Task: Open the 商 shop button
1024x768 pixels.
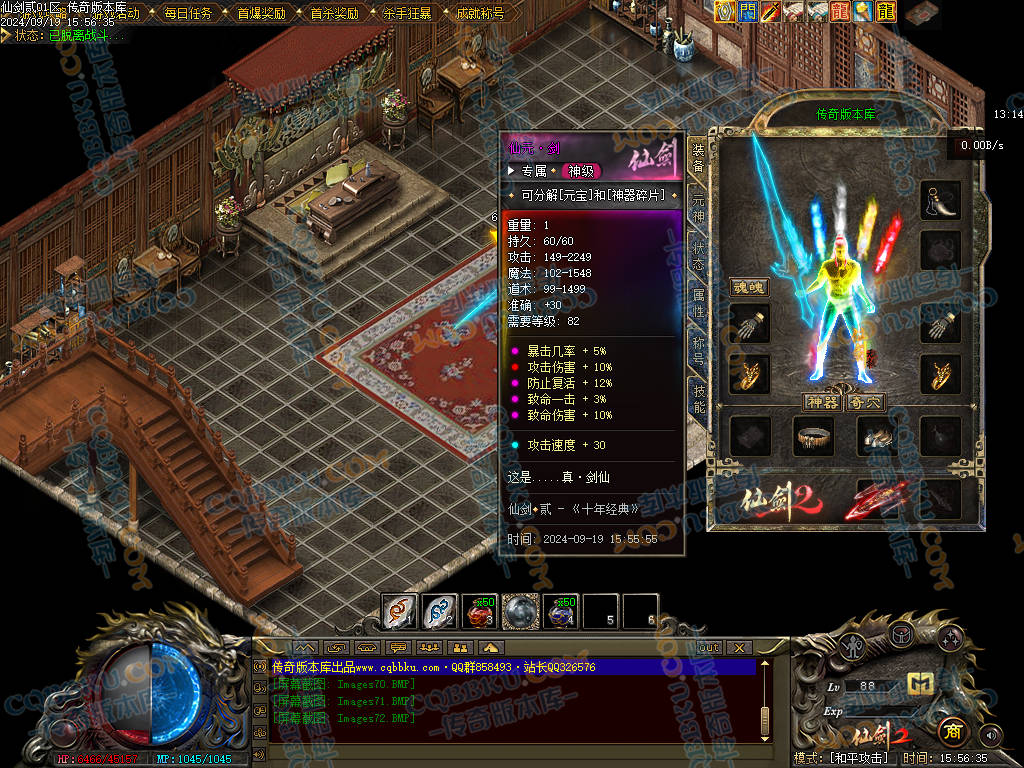Action: click(951, 731)
